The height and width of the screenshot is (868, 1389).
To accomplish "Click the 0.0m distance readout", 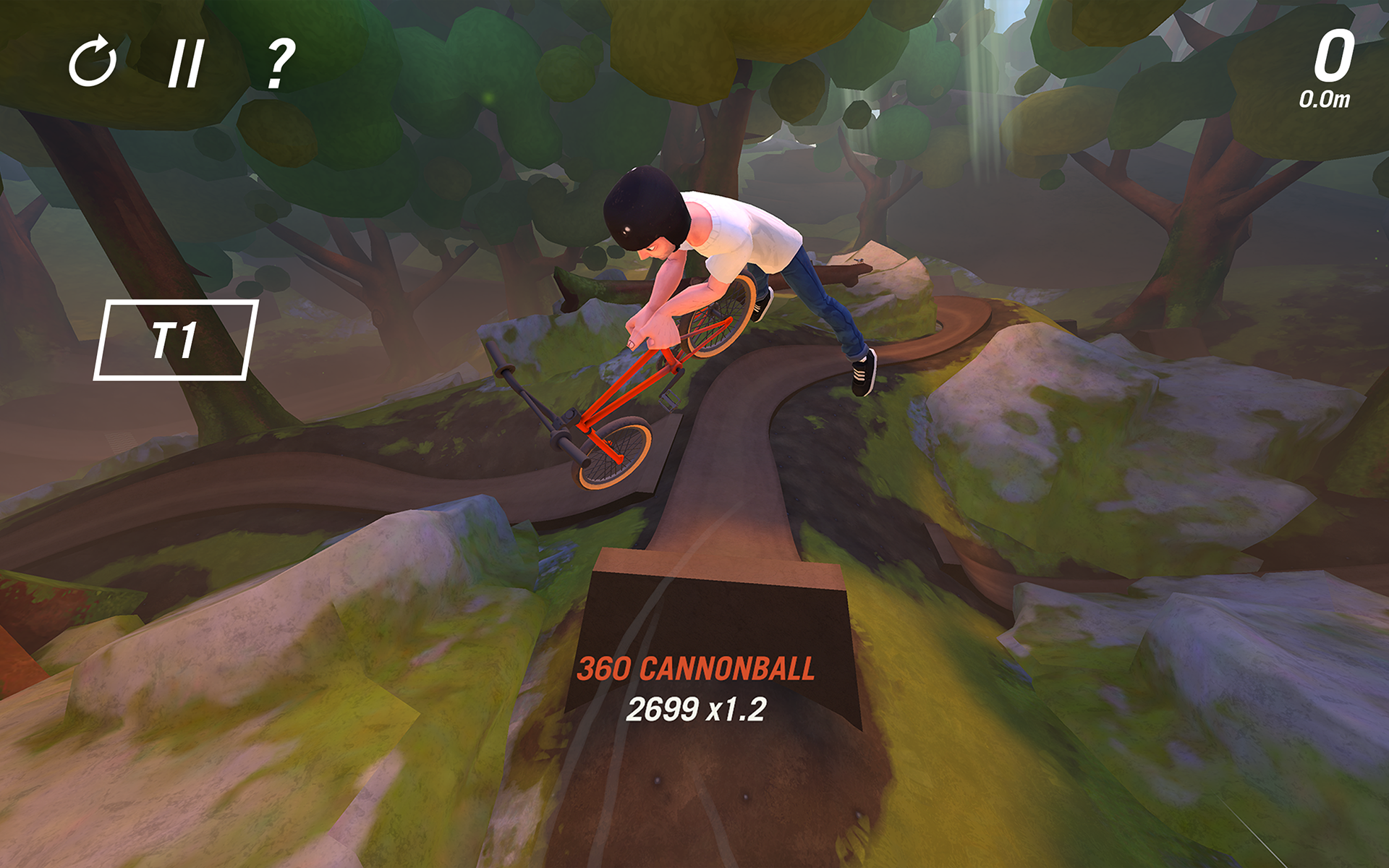I will click(1325, 98).
